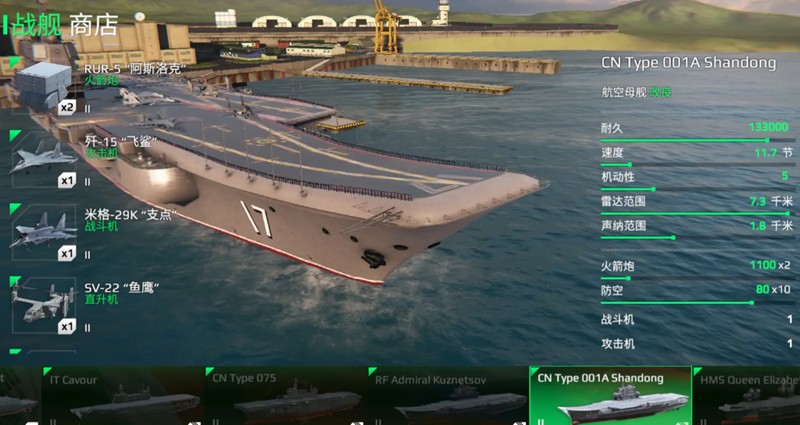Choose the CN Type 075 ship
Viewport: 800px width, 425px height.
click(x=286, y=396)
